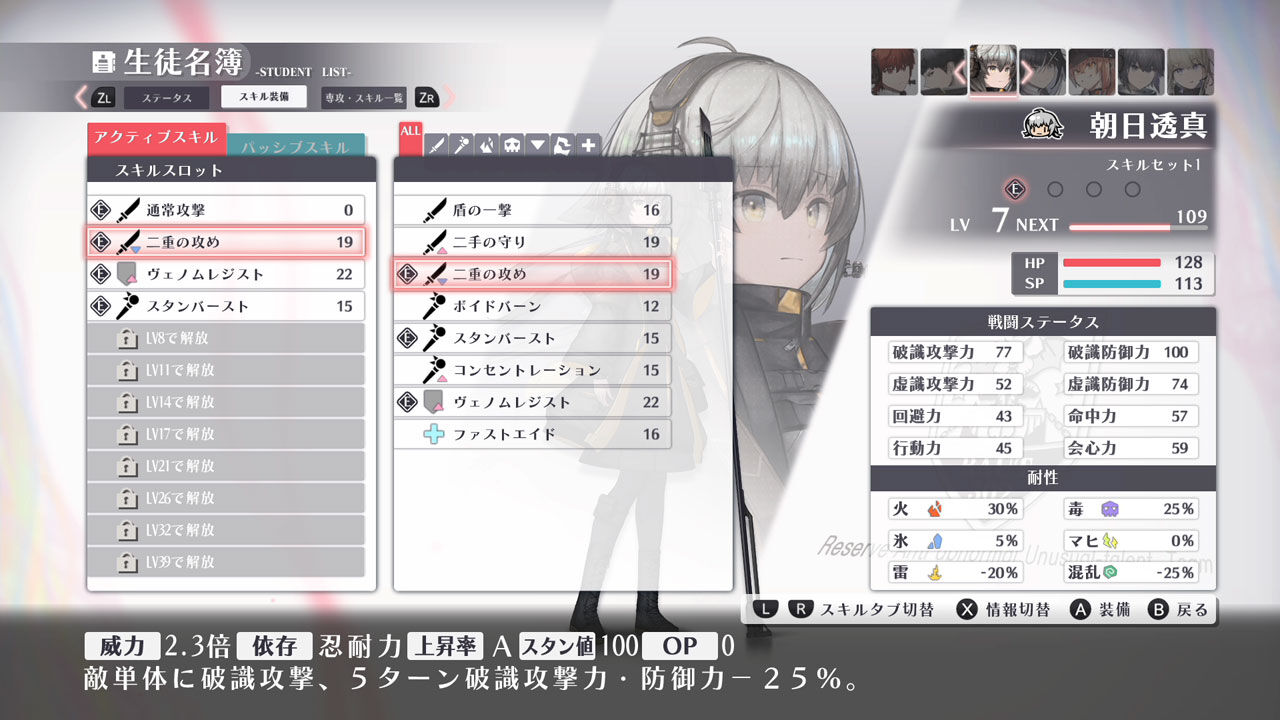Select the staff skill filter icon
1280x720 pixels.
(460, 145)
